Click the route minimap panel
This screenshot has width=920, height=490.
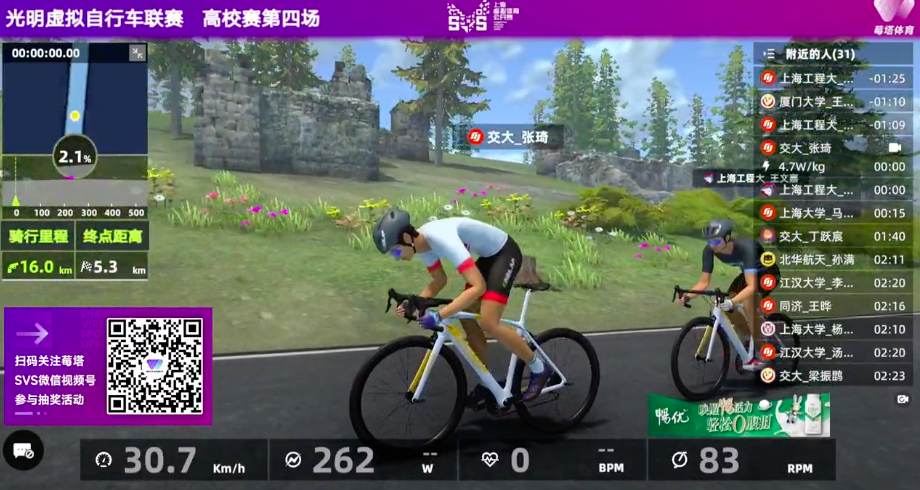pyautogui.click(x=74, y=110)
